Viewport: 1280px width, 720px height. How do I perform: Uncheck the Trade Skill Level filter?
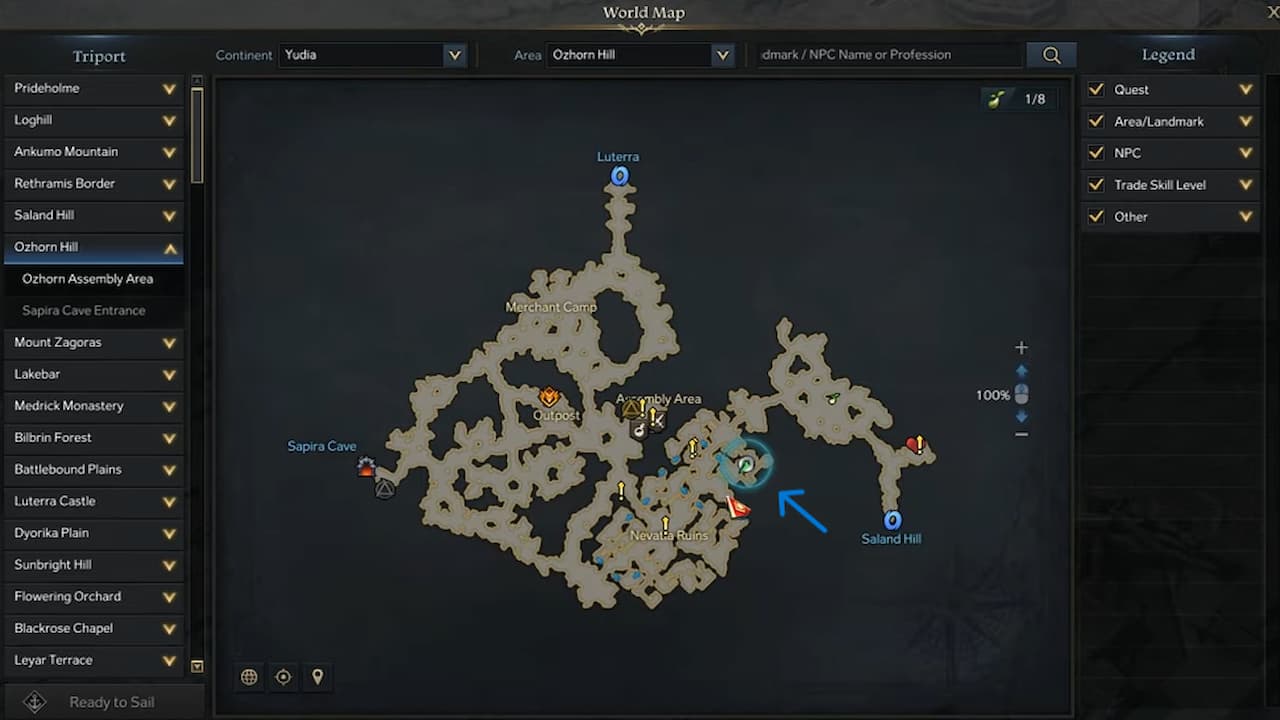[1097, 185]
